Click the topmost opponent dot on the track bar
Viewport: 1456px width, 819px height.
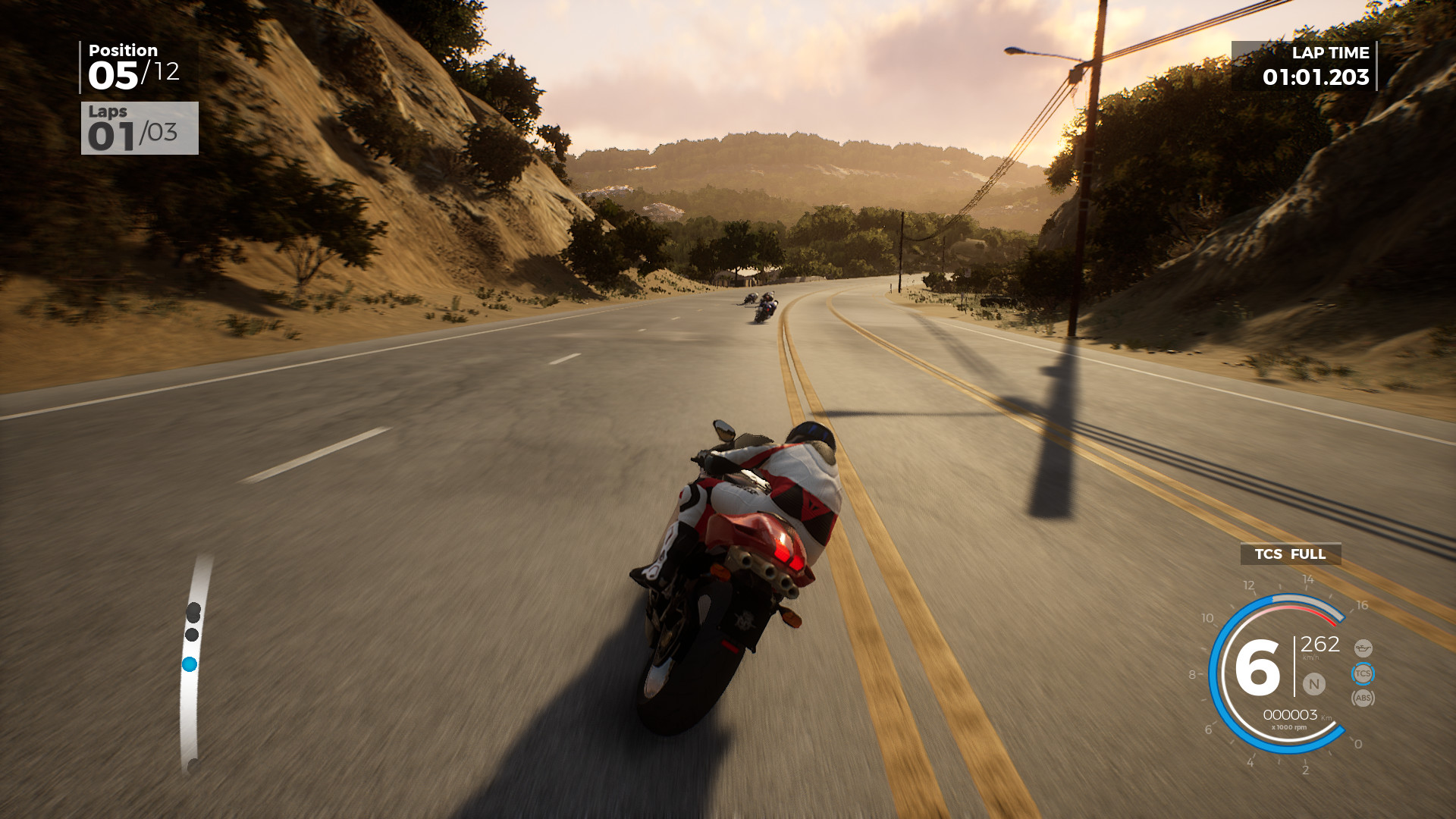(x=194, y=610)
